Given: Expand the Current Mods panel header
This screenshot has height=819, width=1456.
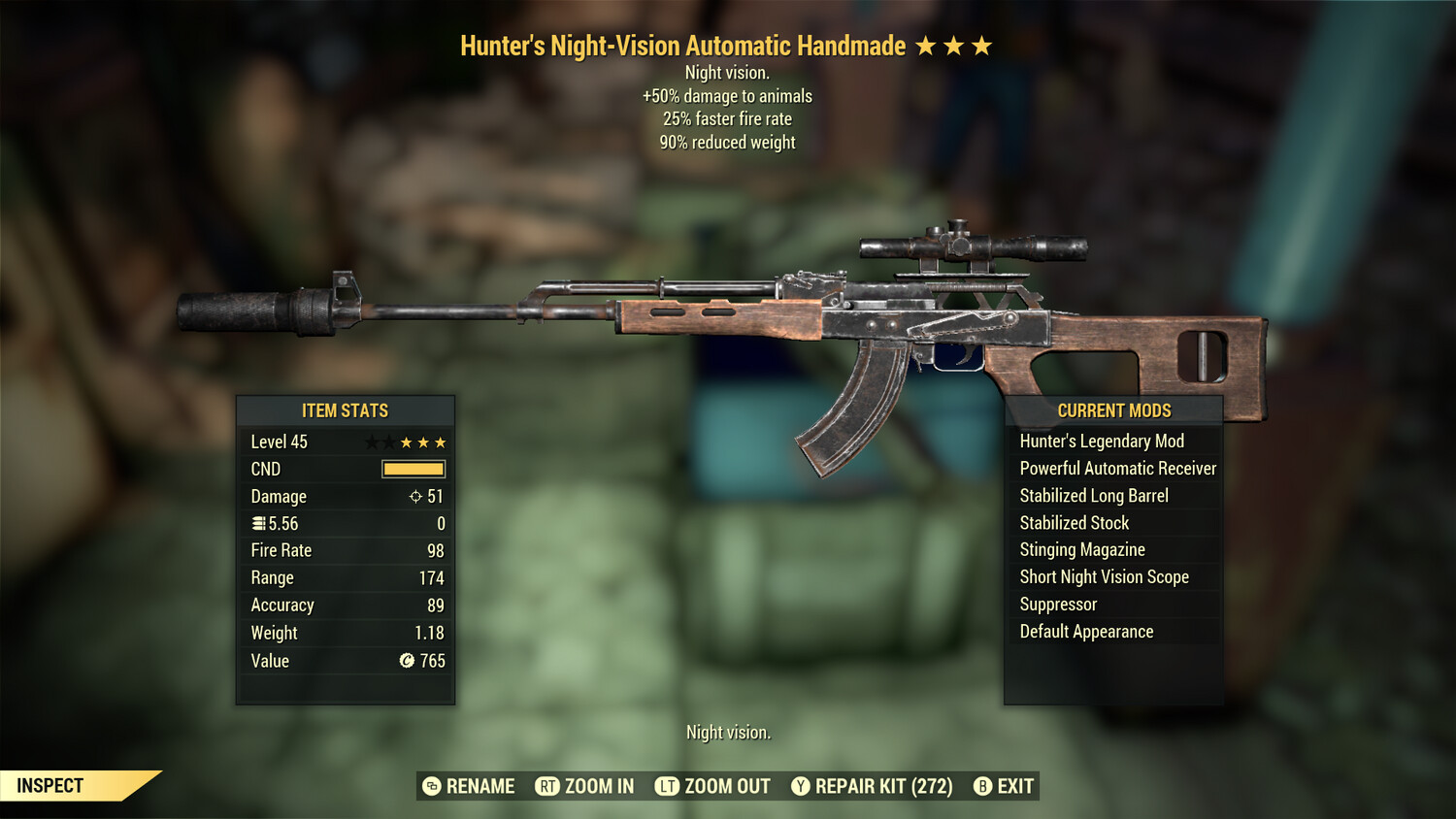Looking at the screenshot, I should click(x=1113, y=409).
